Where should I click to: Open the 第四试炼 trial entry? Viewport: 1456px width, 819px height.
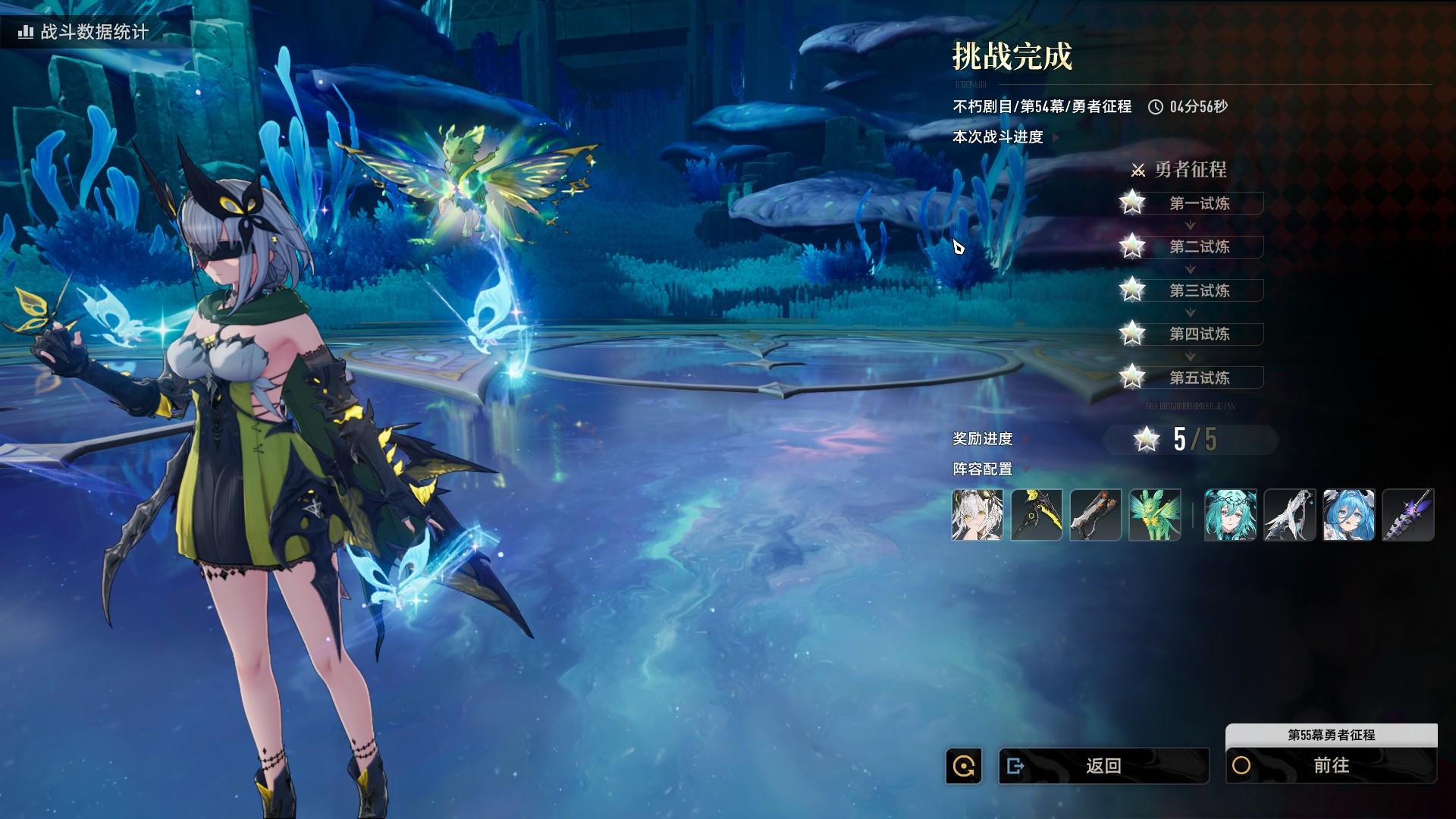pos(1198,334)
